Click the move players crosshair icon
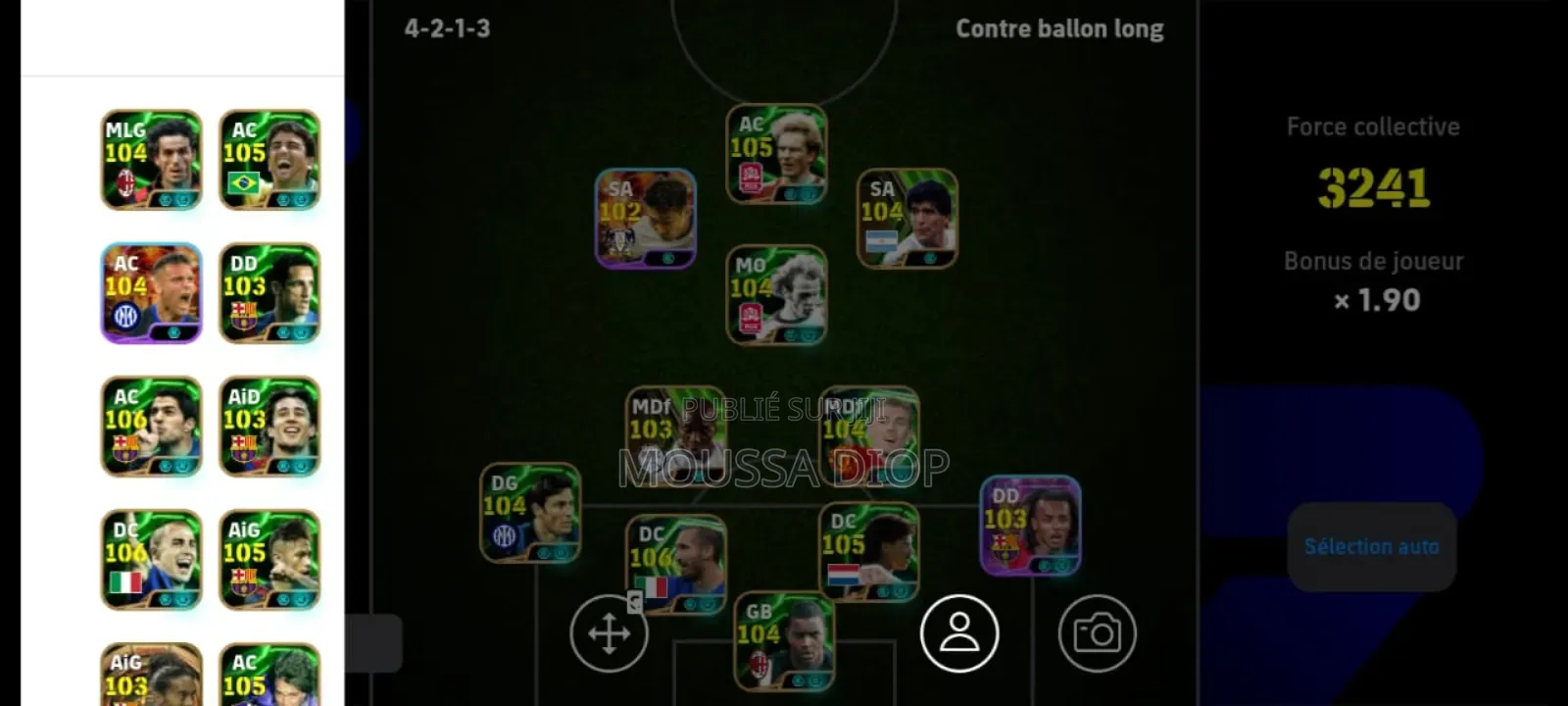1568x706 pixels. [x=608, y=632]
